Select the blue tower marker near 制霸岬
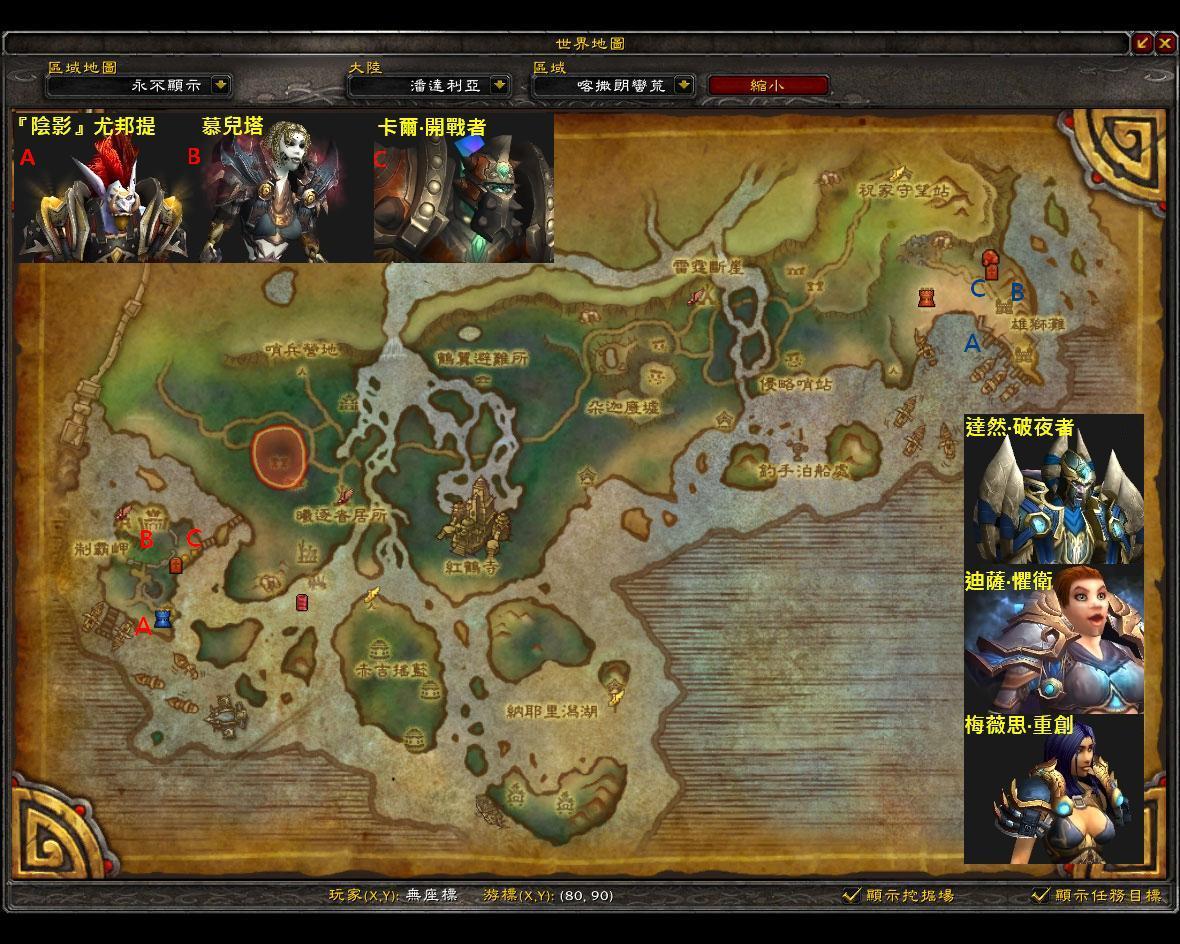1180x944 pixels. [163, 619]
